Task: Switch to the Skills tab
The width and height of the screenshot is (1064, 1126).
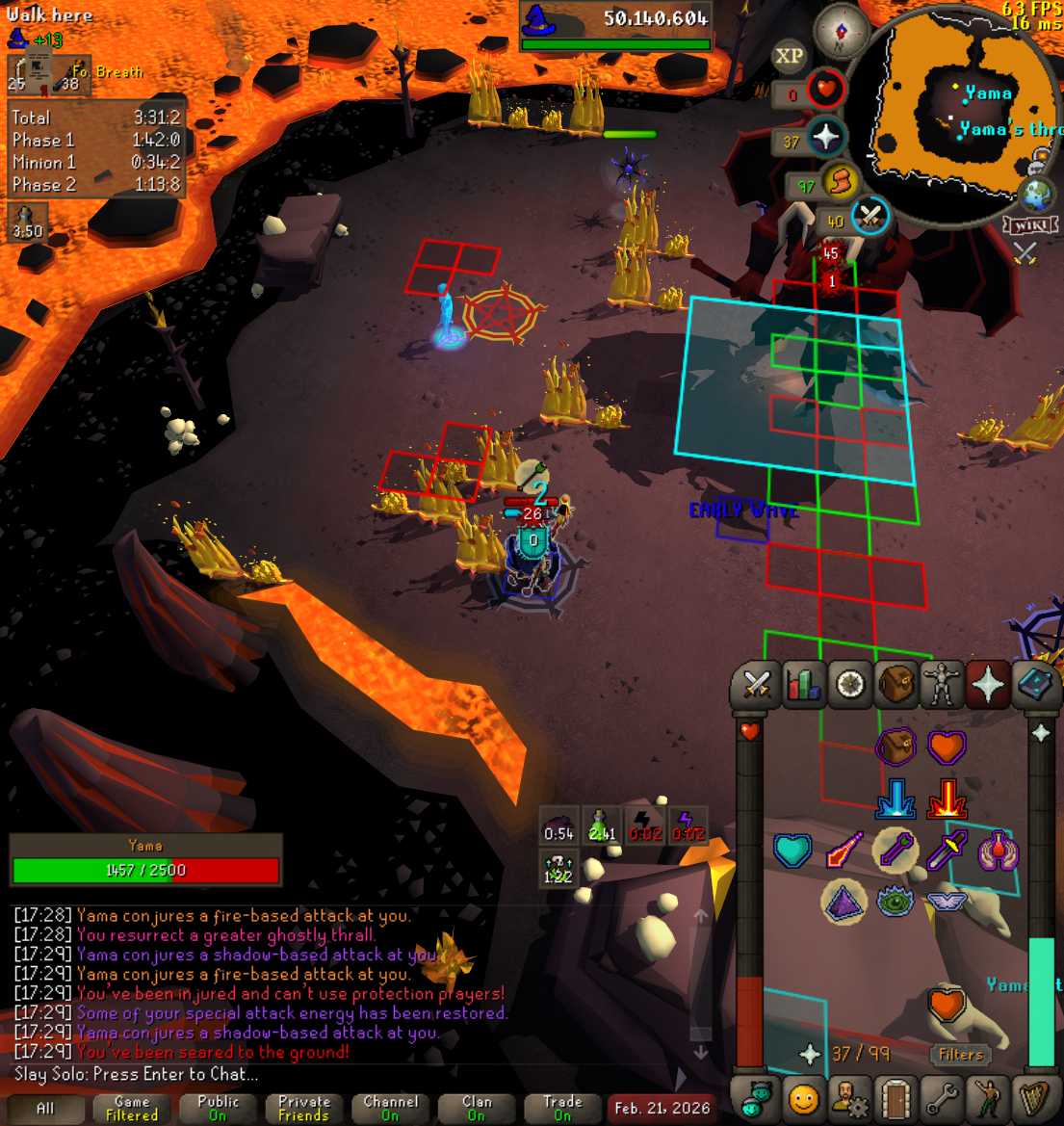Action: click(x=803, y=685)
